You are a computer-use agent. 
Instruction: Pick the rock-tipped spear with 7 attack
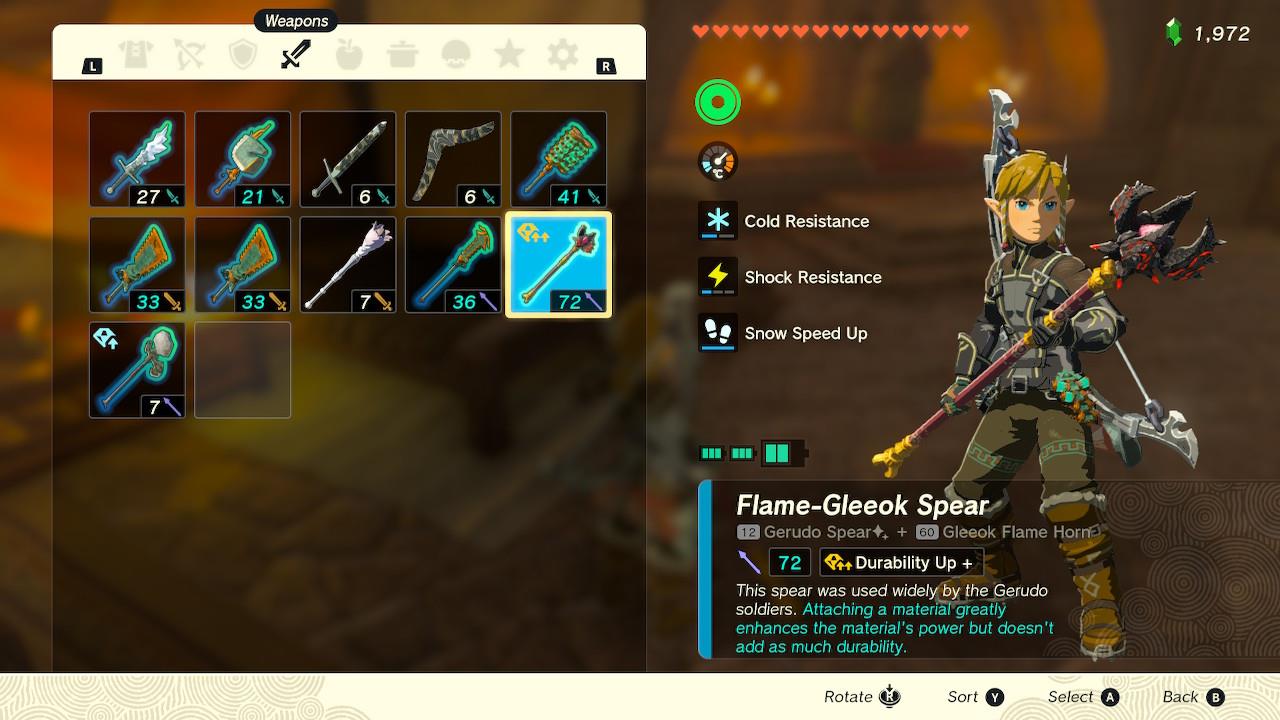point(137,370)
